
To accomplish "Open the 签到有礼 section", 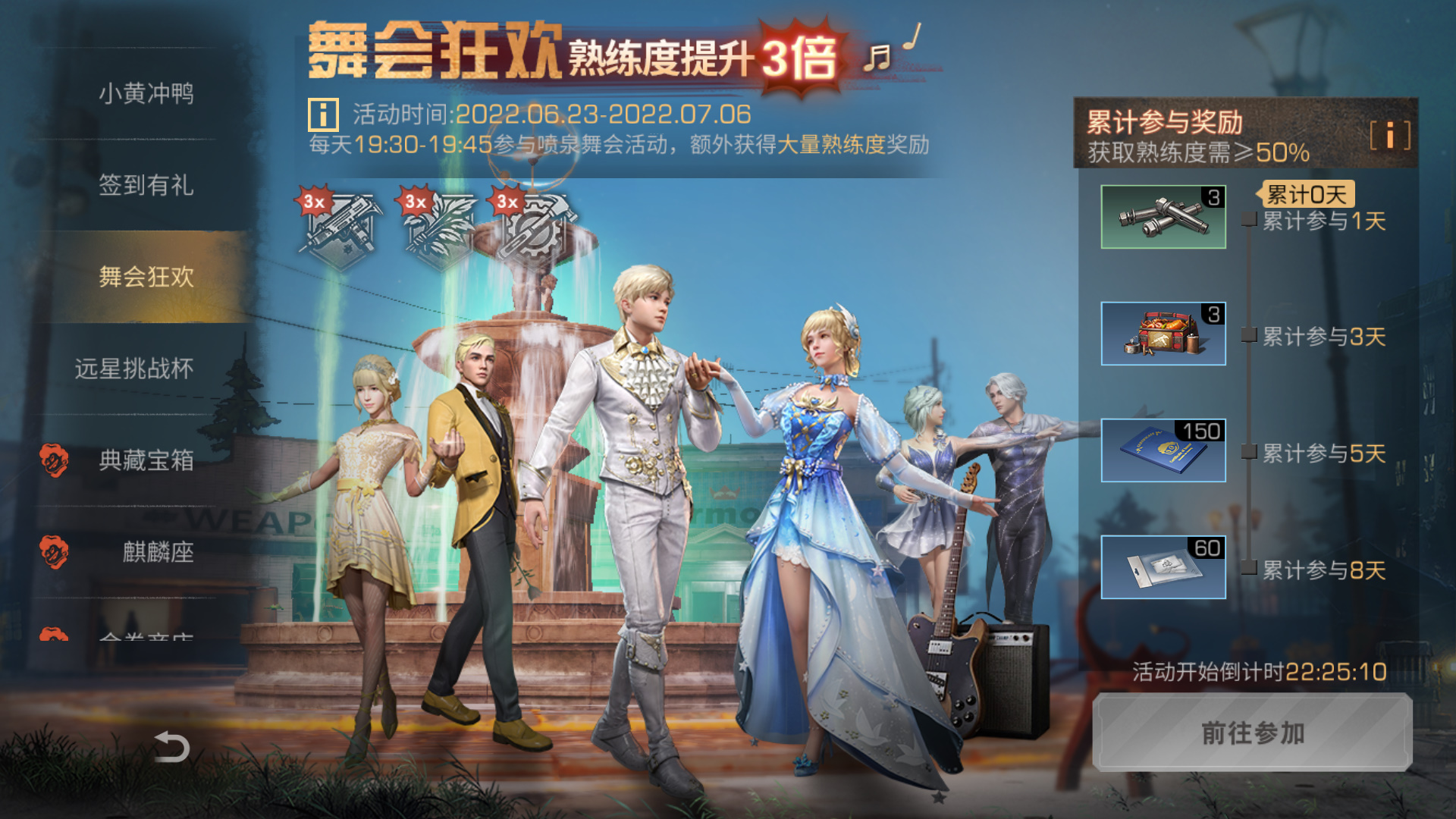I will click(146, 186).
